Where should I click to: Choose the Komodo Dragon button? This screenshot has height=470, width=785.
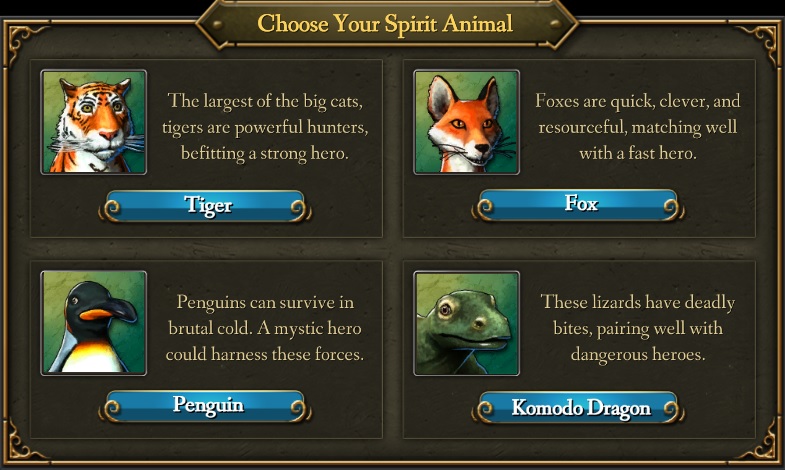tap(580, 407)
